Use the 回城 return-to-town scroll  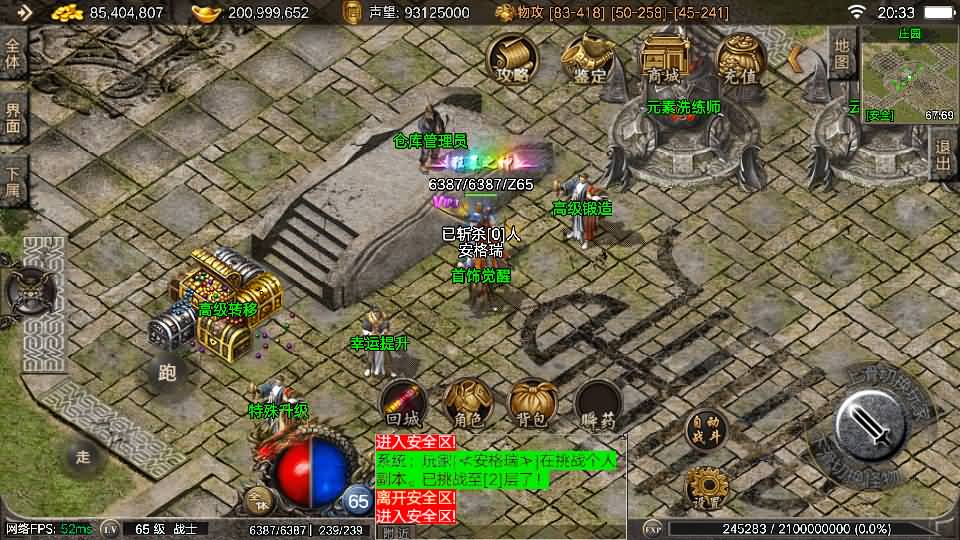(x=403, y=403)
